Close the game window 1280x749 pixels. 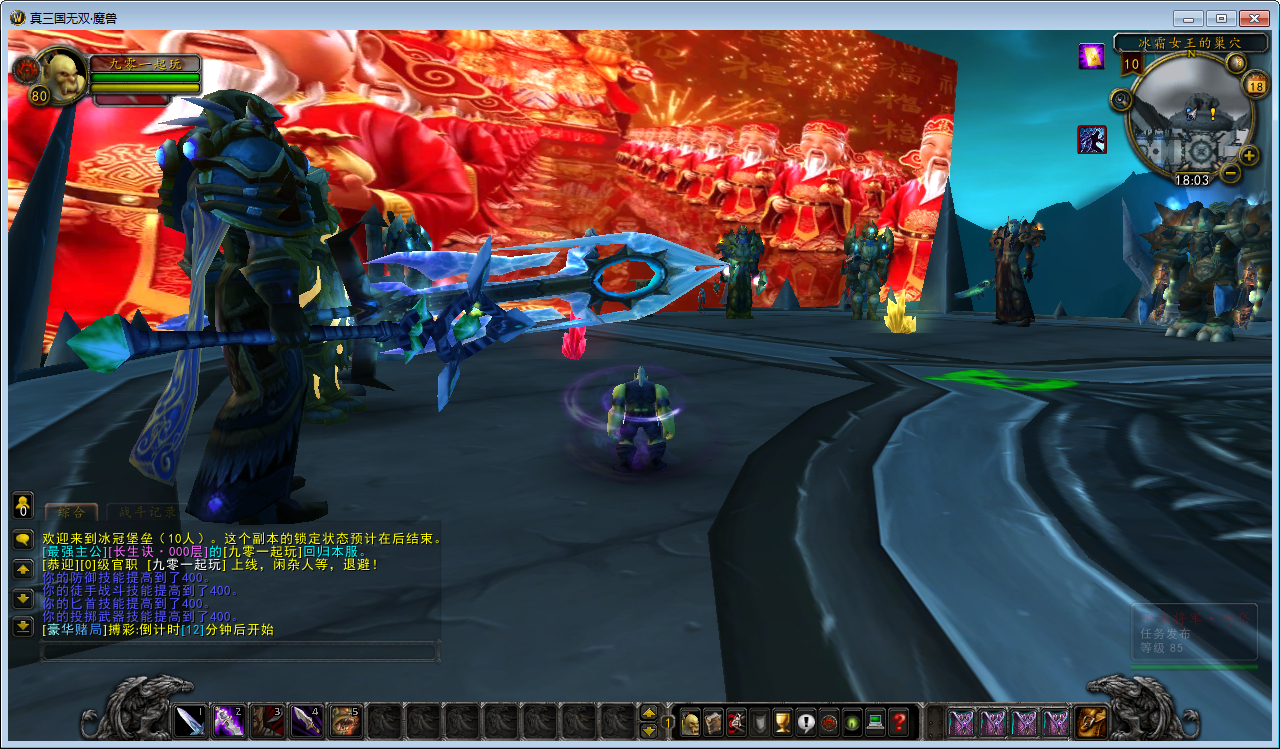pos(1253,18)
